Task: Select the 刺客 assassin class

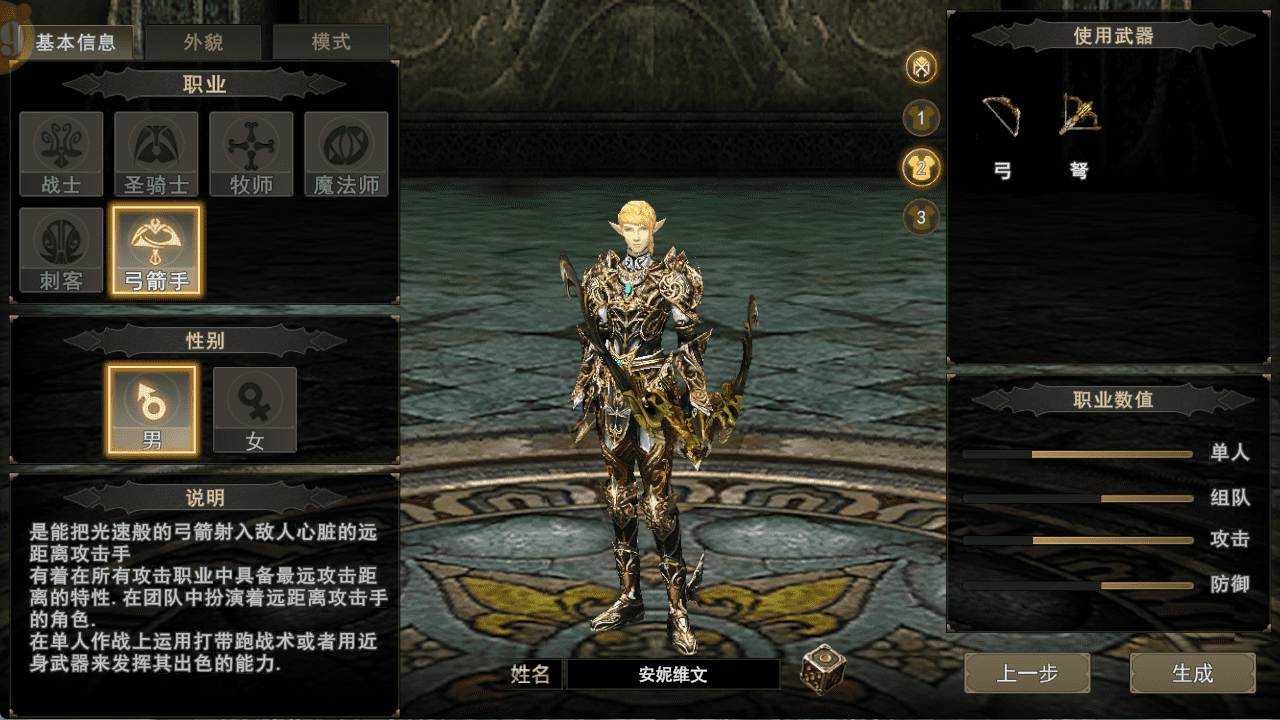Action: (x=61, y=250)
